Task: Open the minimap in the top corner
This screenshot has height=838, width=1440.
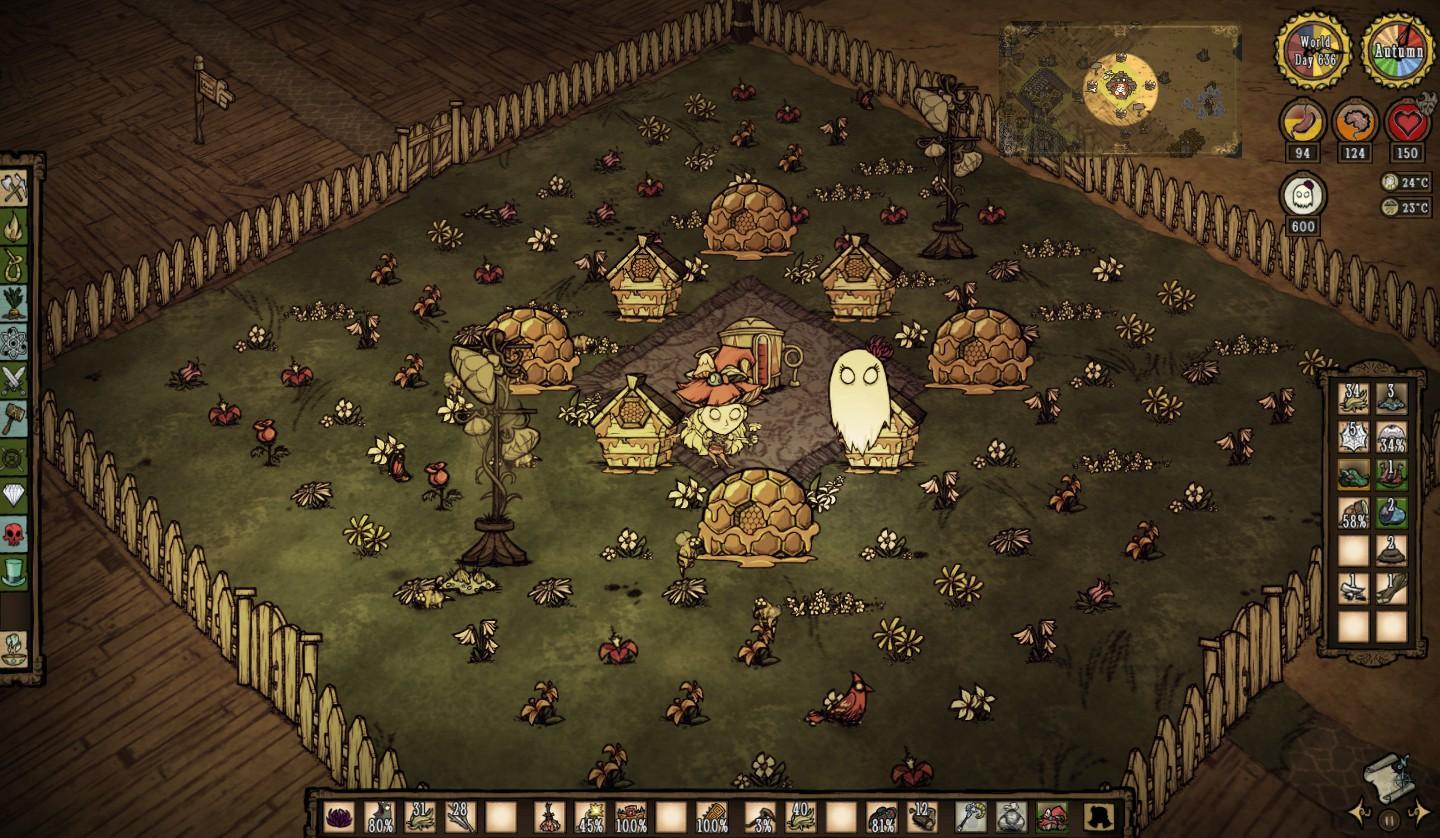Action: pyautogui.click(x=1120, y=88)
